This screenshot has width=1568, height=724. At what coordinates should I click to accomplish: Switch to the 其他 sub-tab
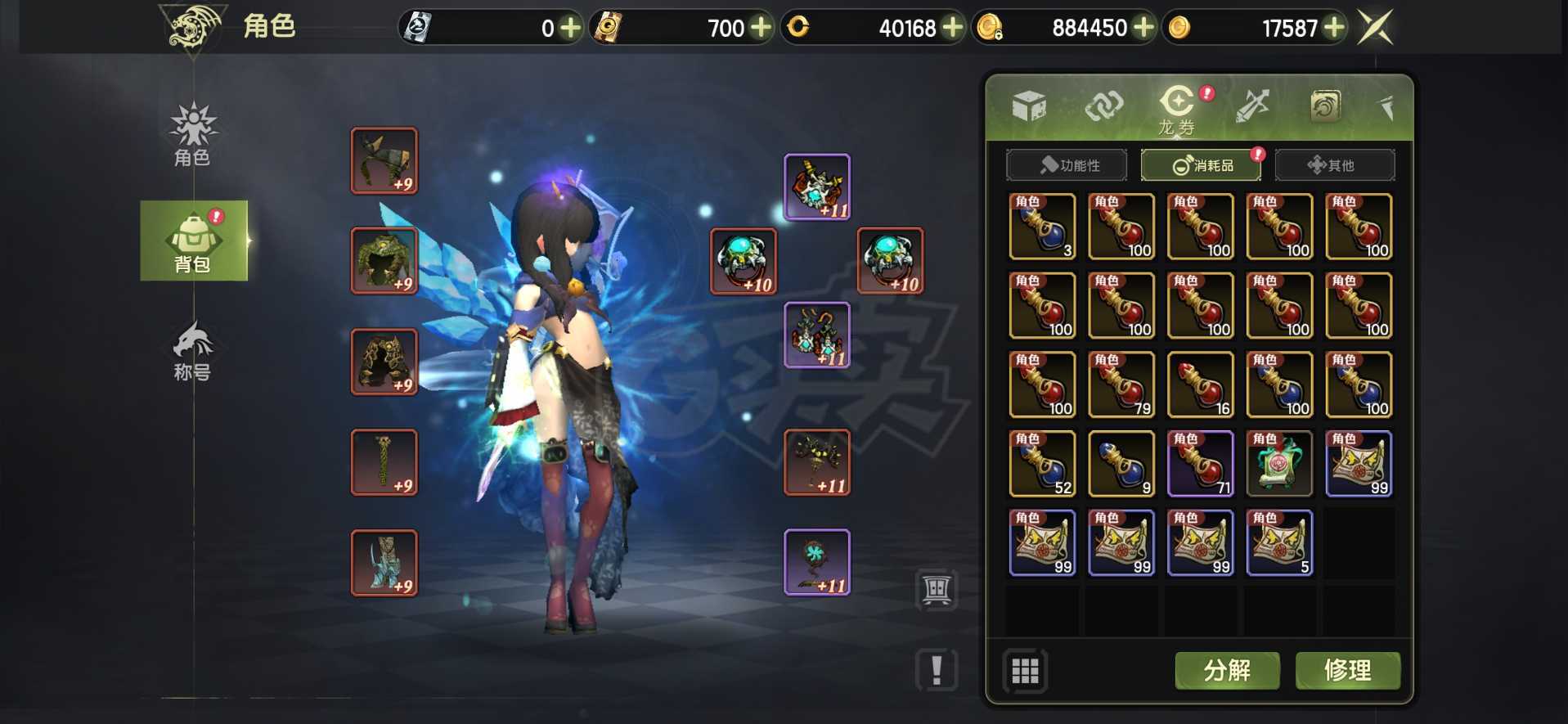tap(1334, 165)
